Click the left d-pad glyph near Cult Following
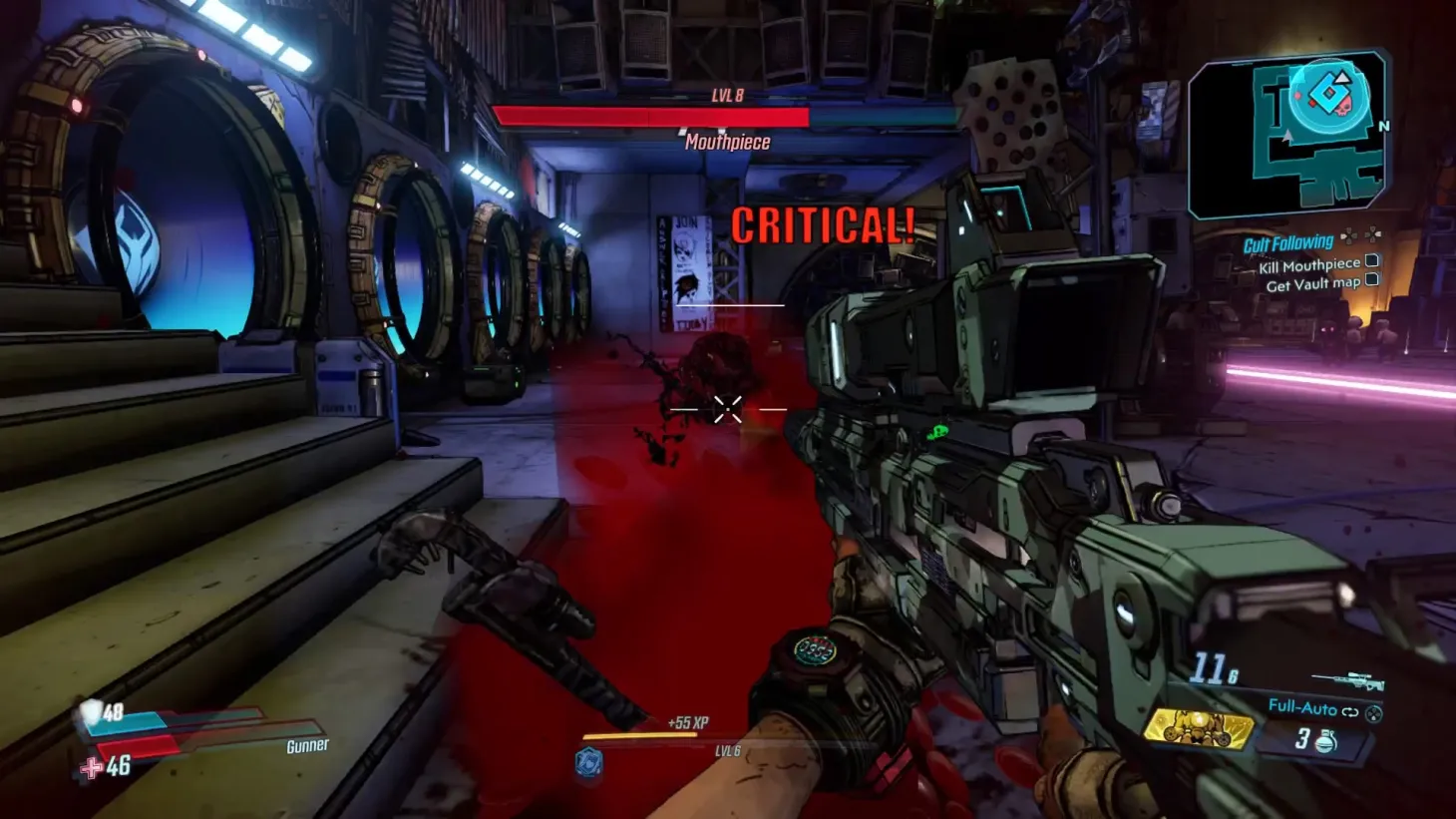 click(1349, 236)
